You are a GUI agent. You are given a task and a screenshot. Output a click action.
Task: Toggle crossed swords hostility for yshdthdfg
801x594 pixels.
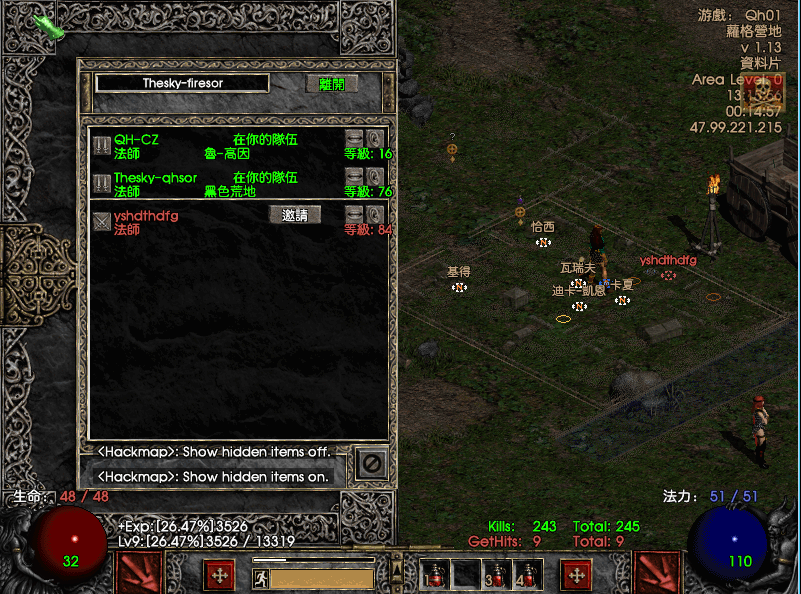tap(102, 221)
